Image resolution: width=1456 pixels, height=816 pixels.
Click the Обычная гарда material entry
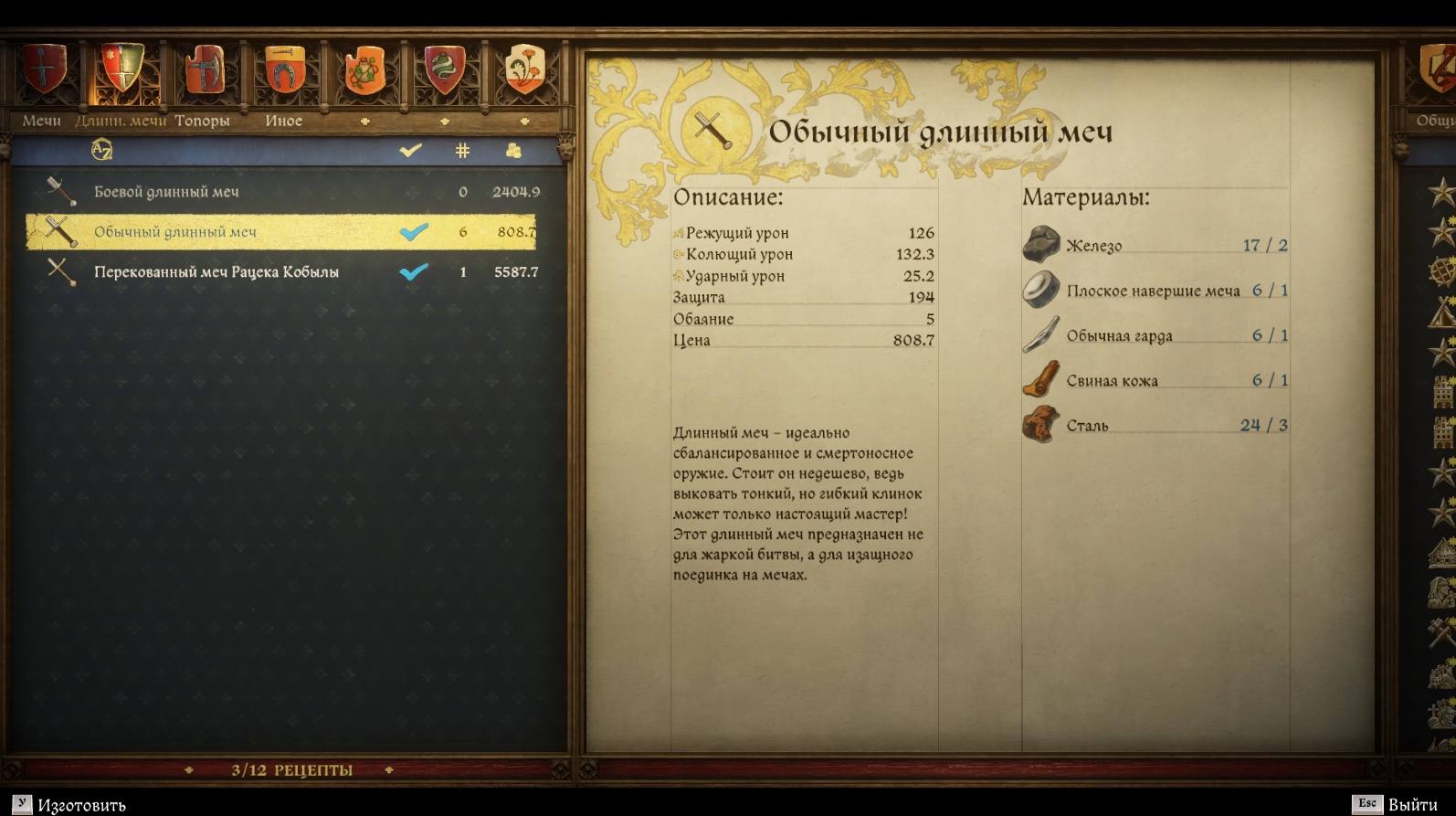click(1119, 335)
